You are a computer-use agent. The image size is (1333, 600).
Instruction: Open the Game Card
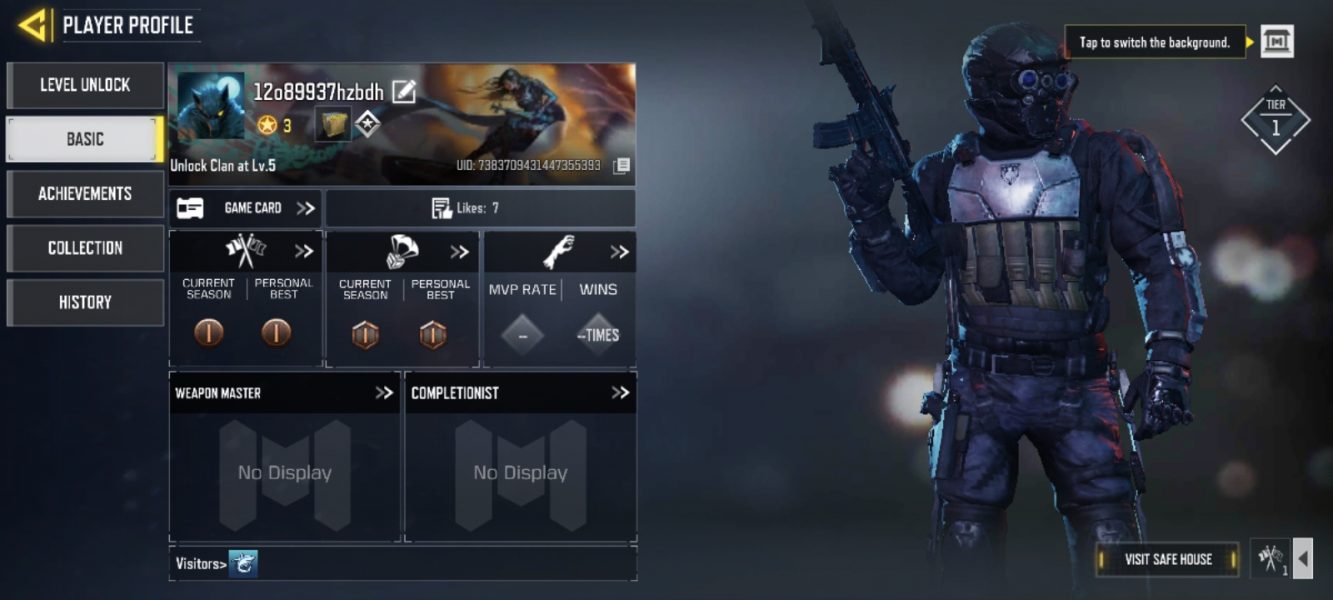point(245,208)
